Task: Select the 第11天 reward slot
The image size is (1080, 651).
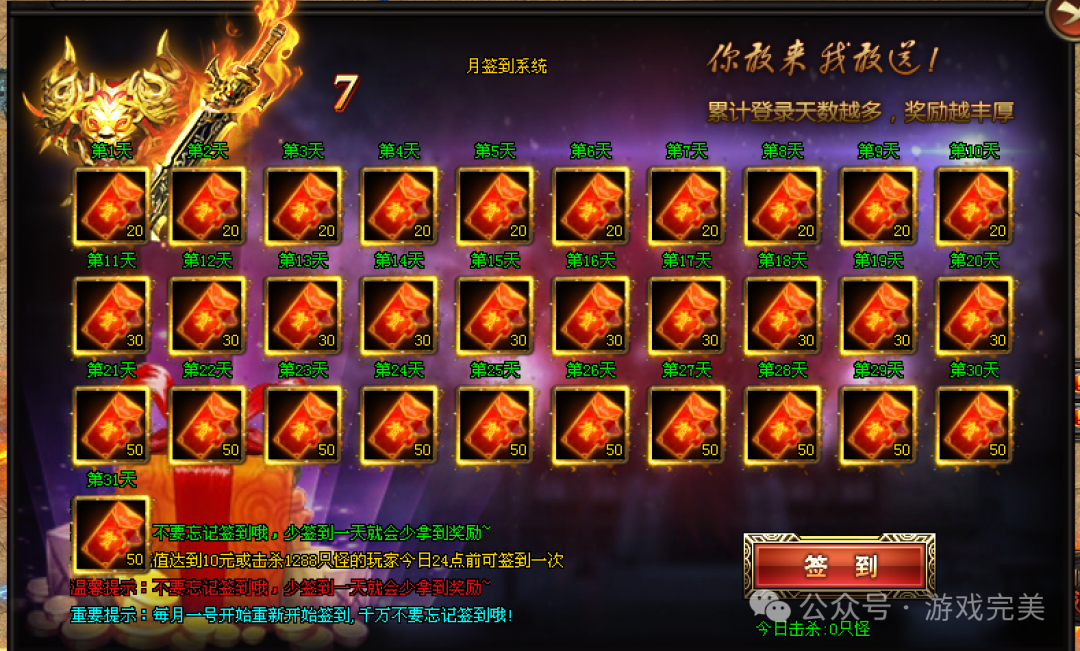Action: 112,315
